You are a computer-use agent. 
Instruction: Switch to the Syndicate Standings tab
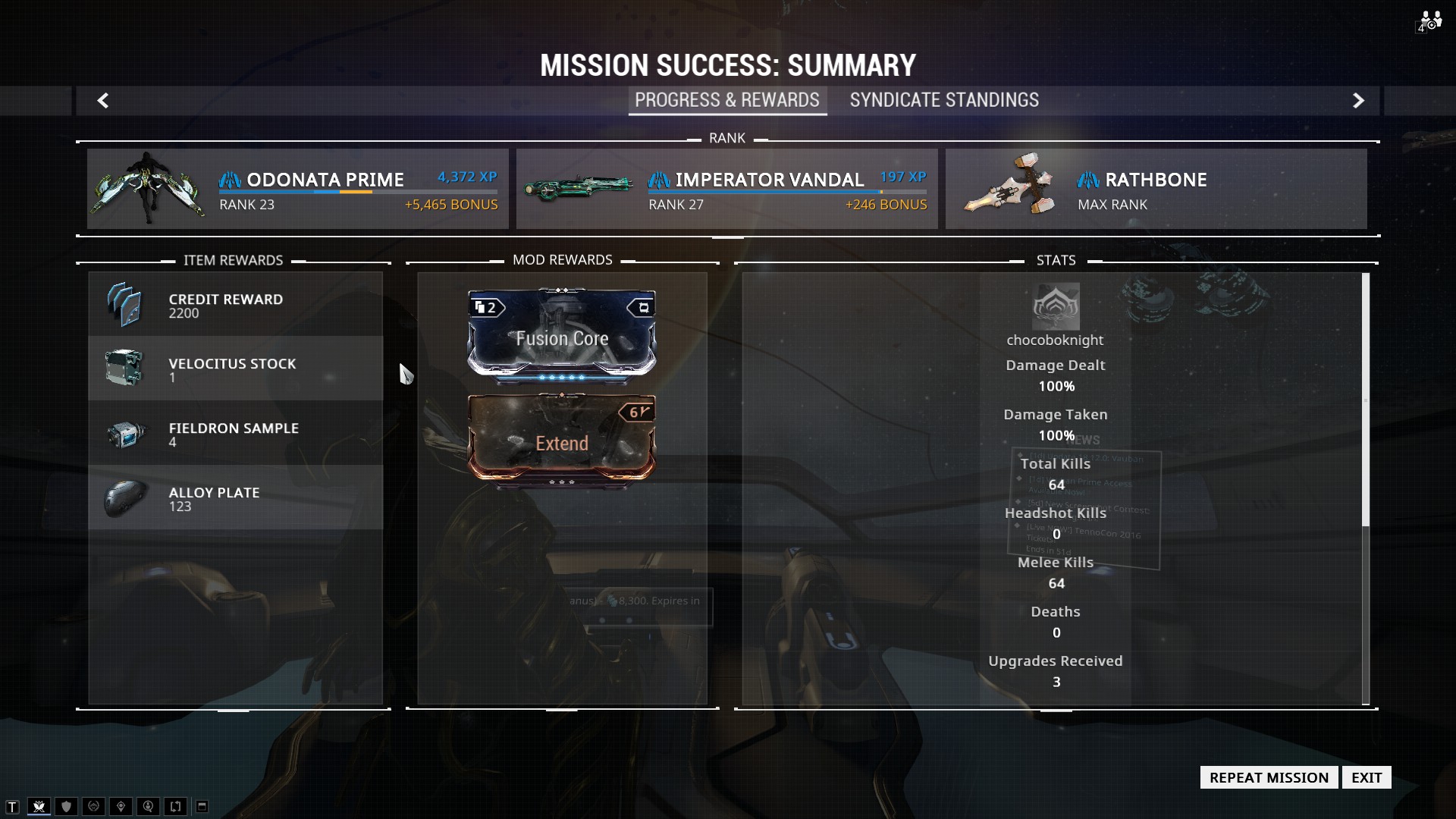tap(944, 100)
